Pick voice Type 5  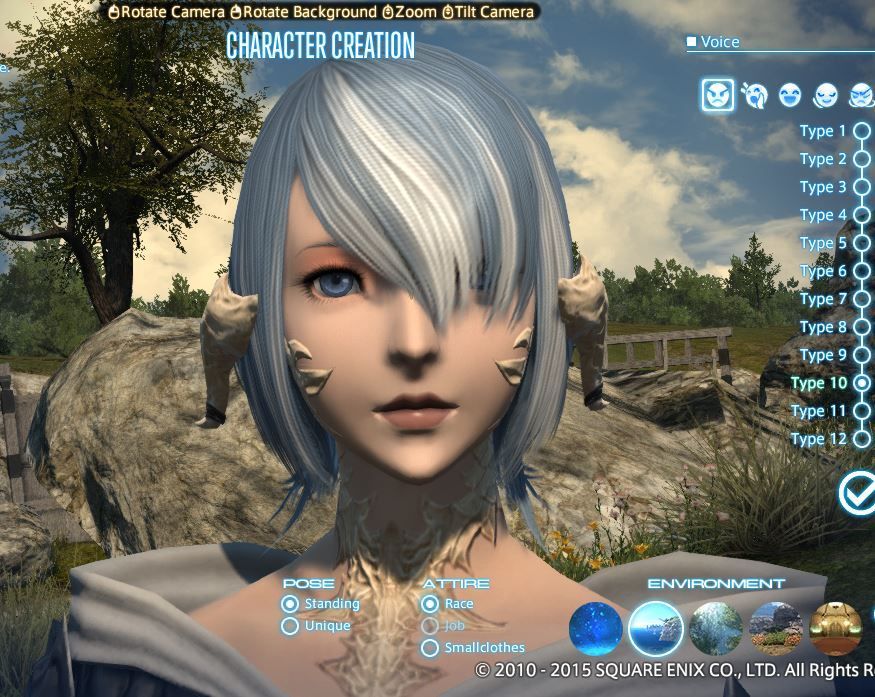(x=861, y=243)
